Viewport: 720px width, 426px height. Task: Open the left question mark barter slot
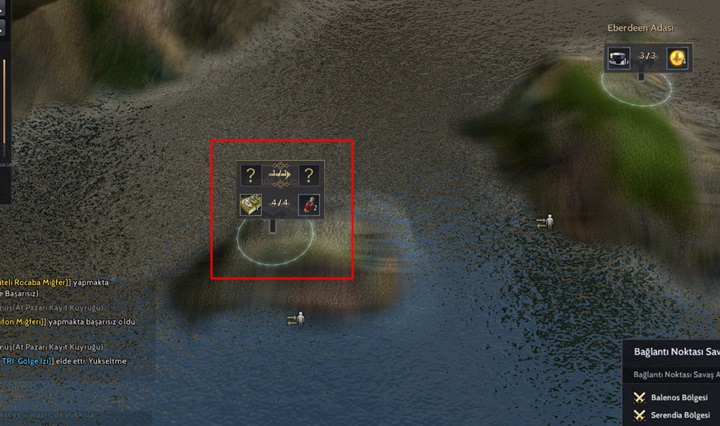tap(251, 175)
